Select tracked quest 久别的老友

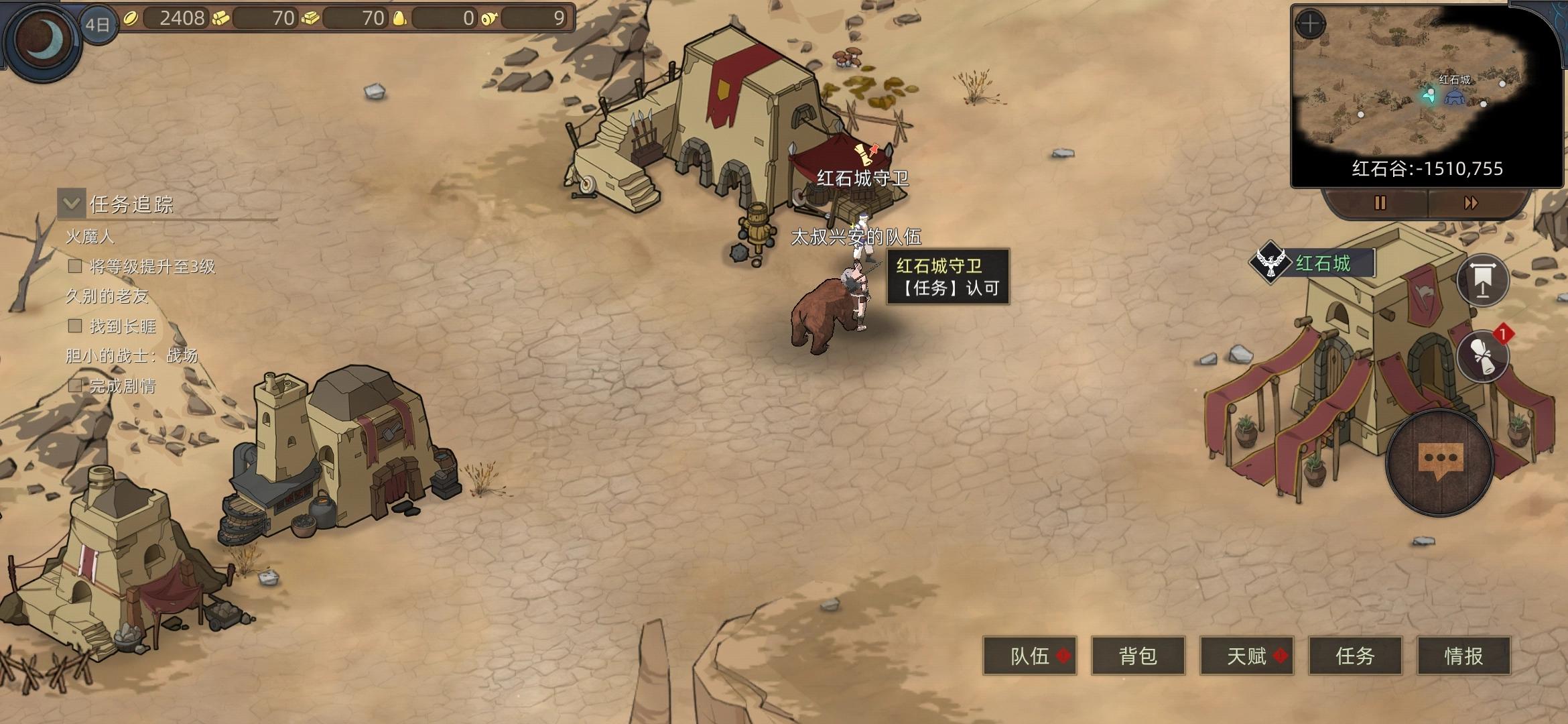pos(107,296)
